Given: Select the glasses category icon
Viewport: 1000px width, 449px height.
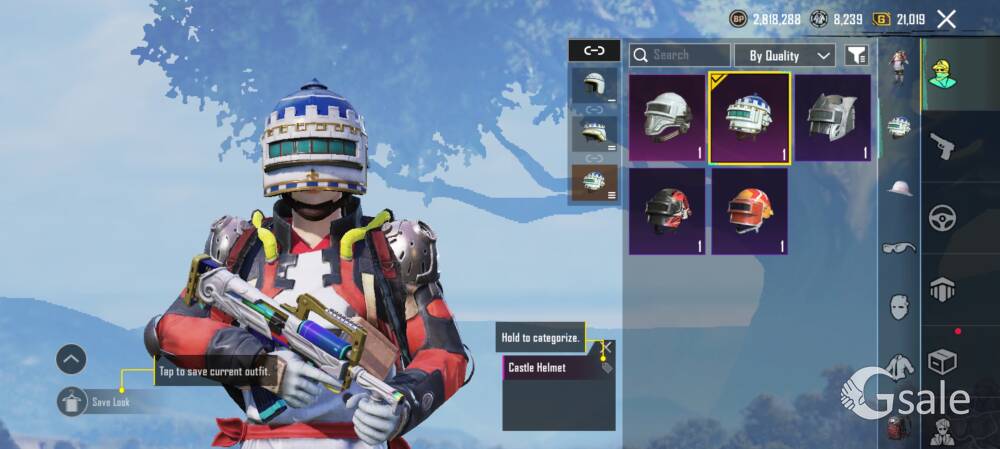Looking at the screenshot, I should [x=899, y=247].
